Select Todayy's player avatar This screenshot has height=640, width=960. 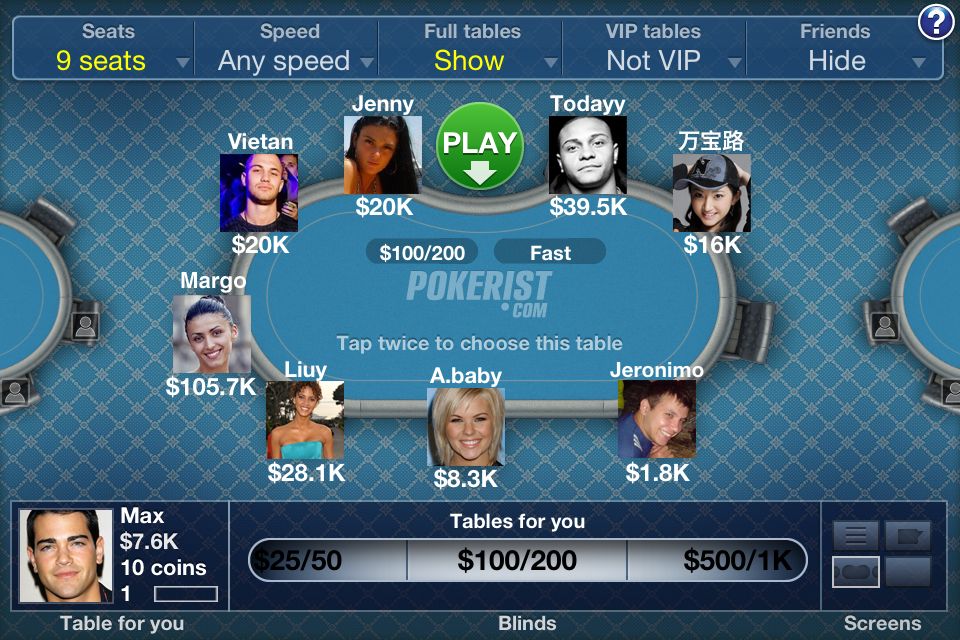click(588, 155)
